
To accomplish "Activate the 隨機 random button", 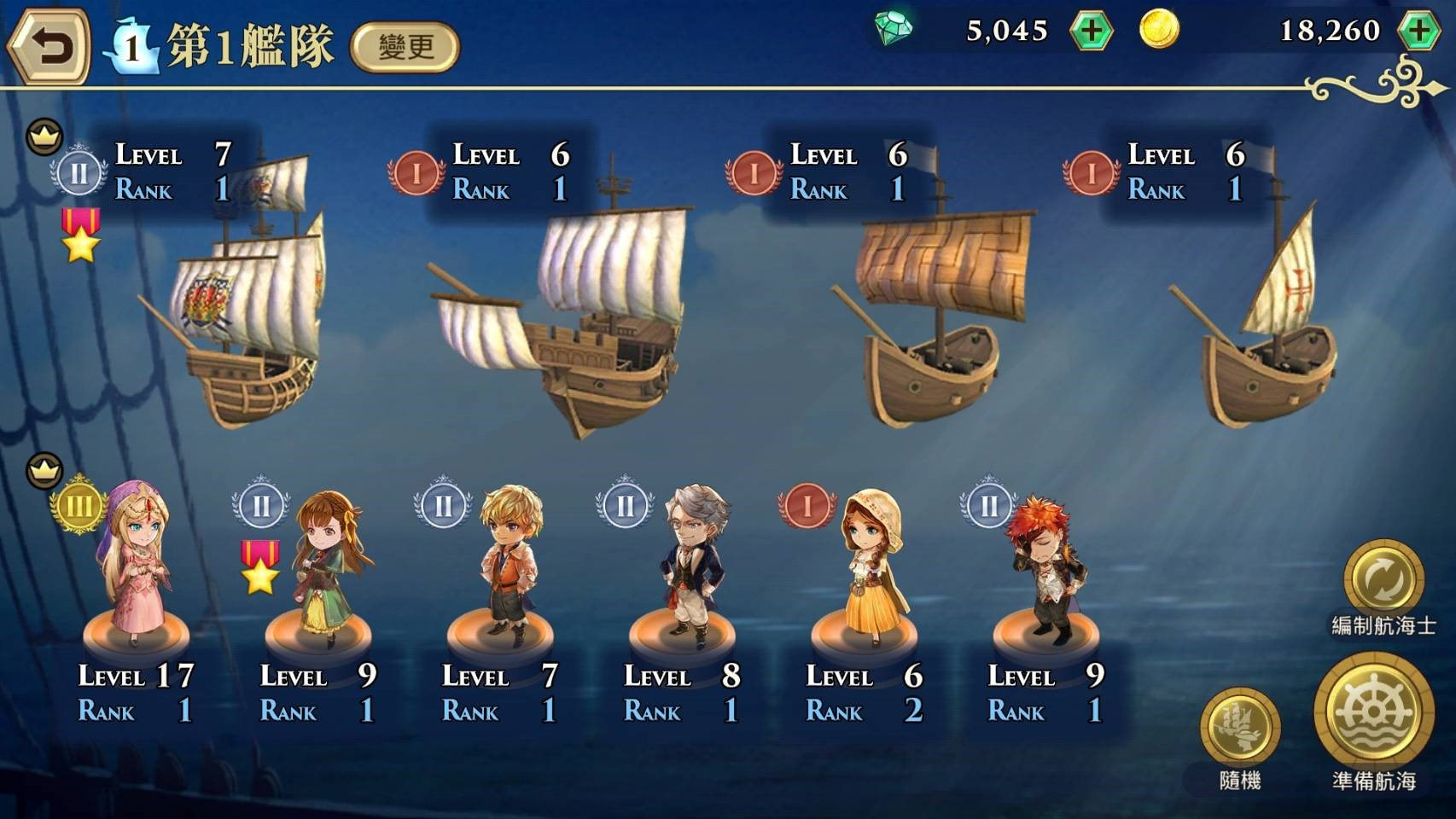I will point(1240,727).
